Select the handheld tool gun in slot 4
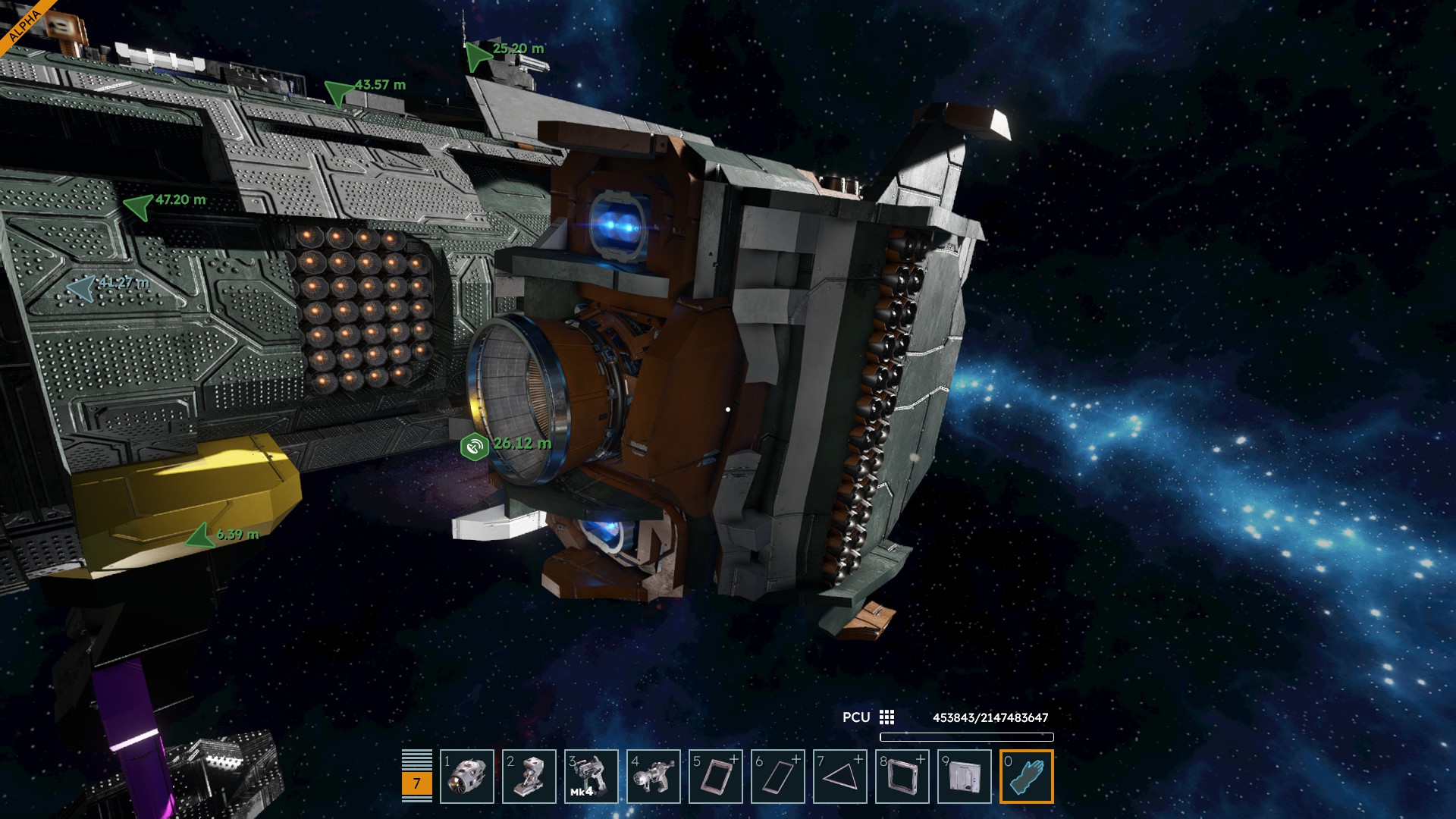Viewport: 1456px width, 819px height. tap(654, 777)
